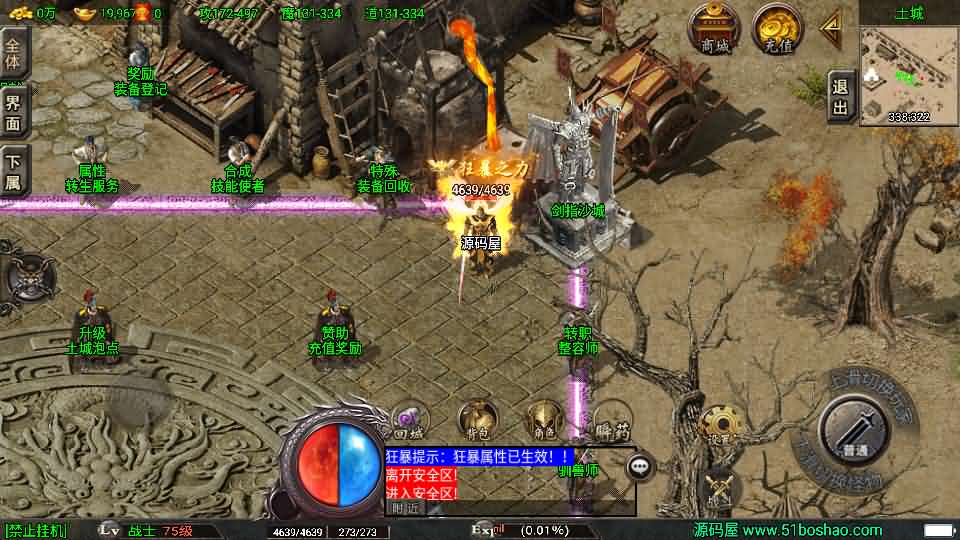Screen dimensions: 960x540
Task: Select the 下属 side tab
Action: [x=14, y=169]
